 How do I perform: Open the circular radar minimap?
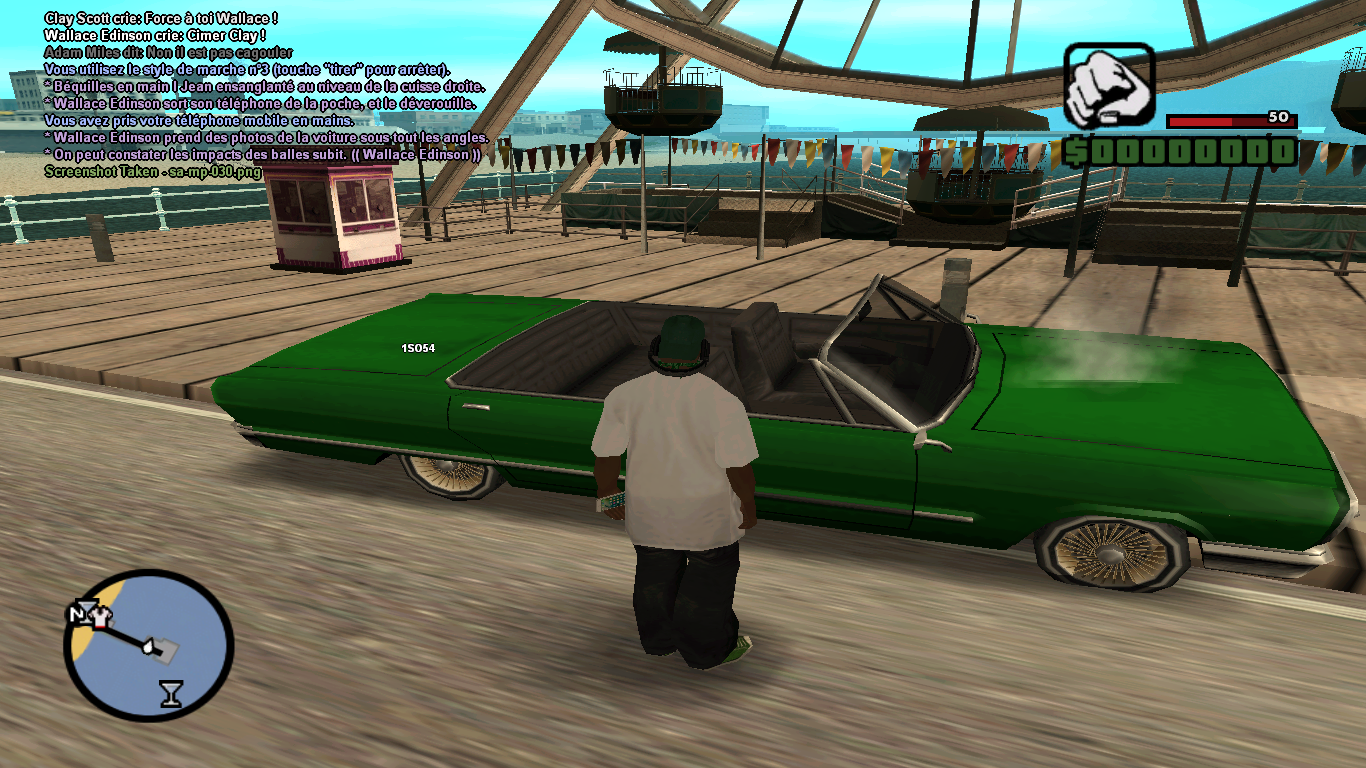[148, 645]
